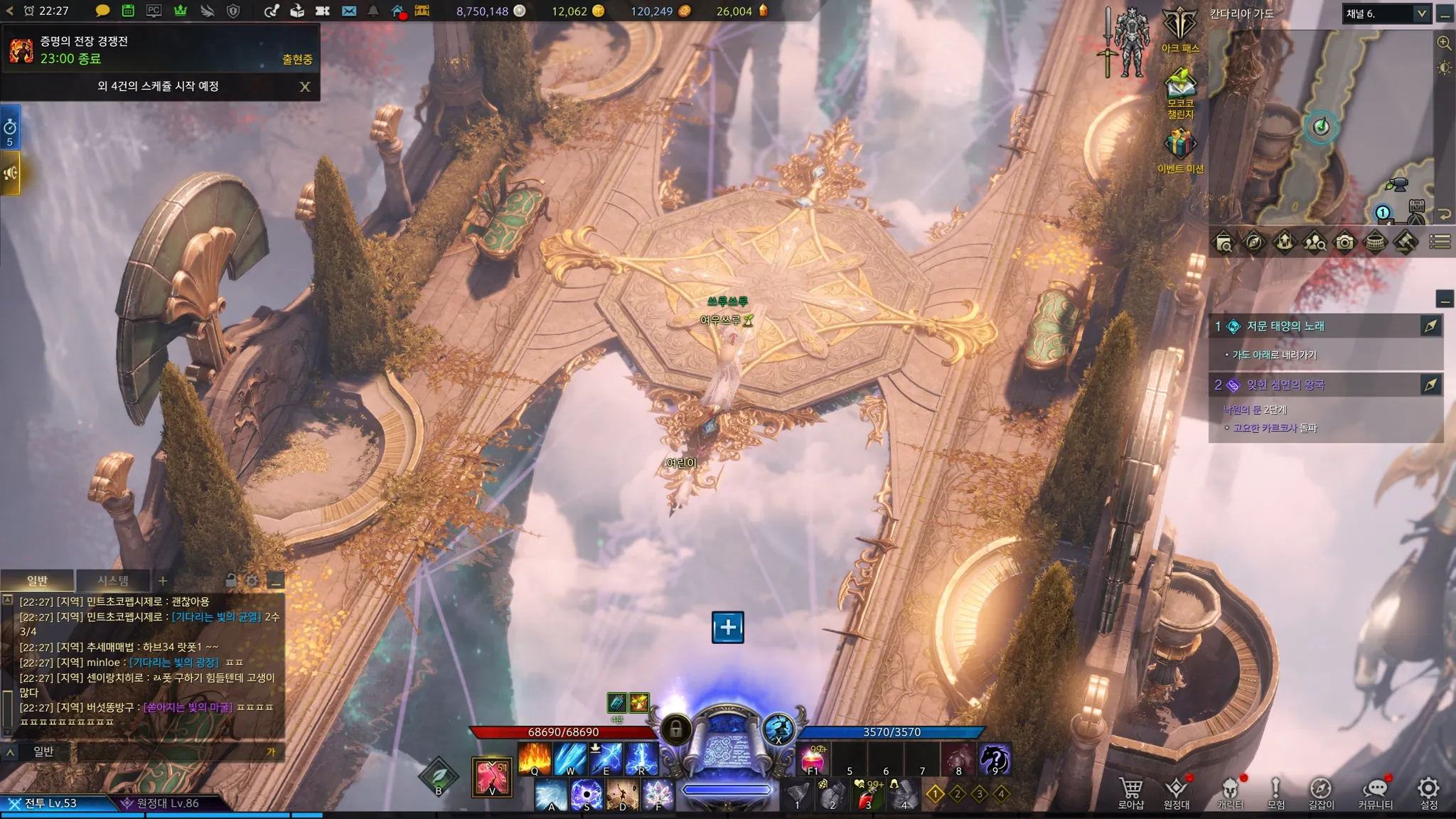The image size is (1456, 819).
Task: Zoom in the minimap with magnifier
Action: pyautogui.click(x=1444, y=43)
